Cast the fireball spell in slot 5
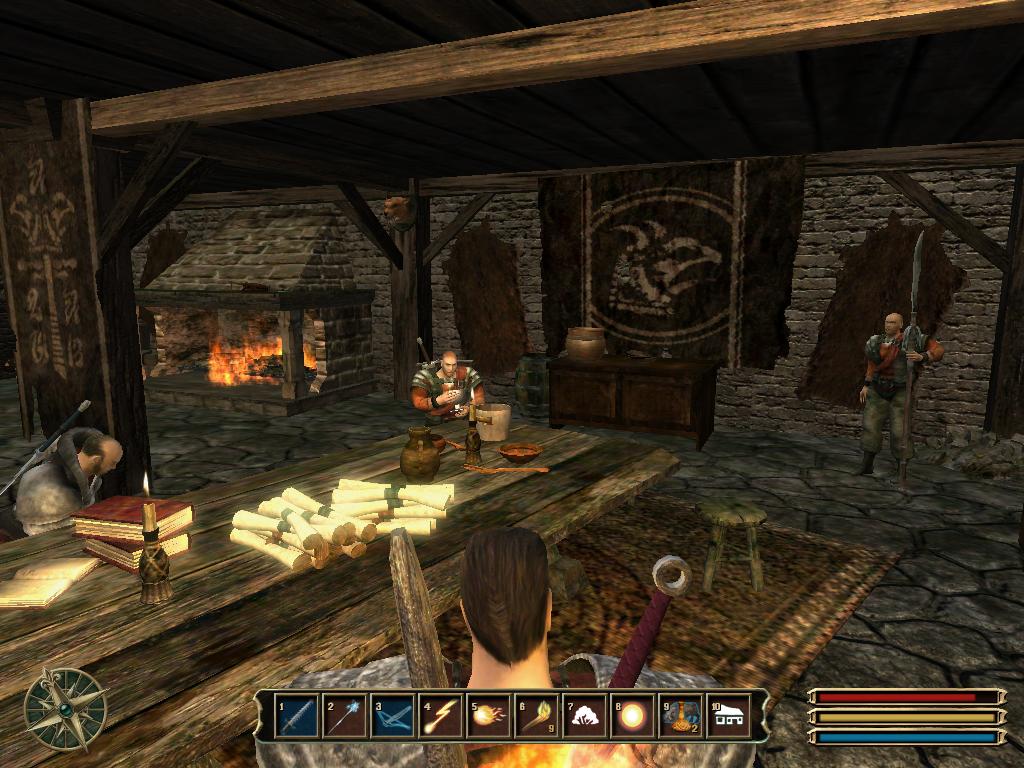The image size is (1024, 768). 489,716
